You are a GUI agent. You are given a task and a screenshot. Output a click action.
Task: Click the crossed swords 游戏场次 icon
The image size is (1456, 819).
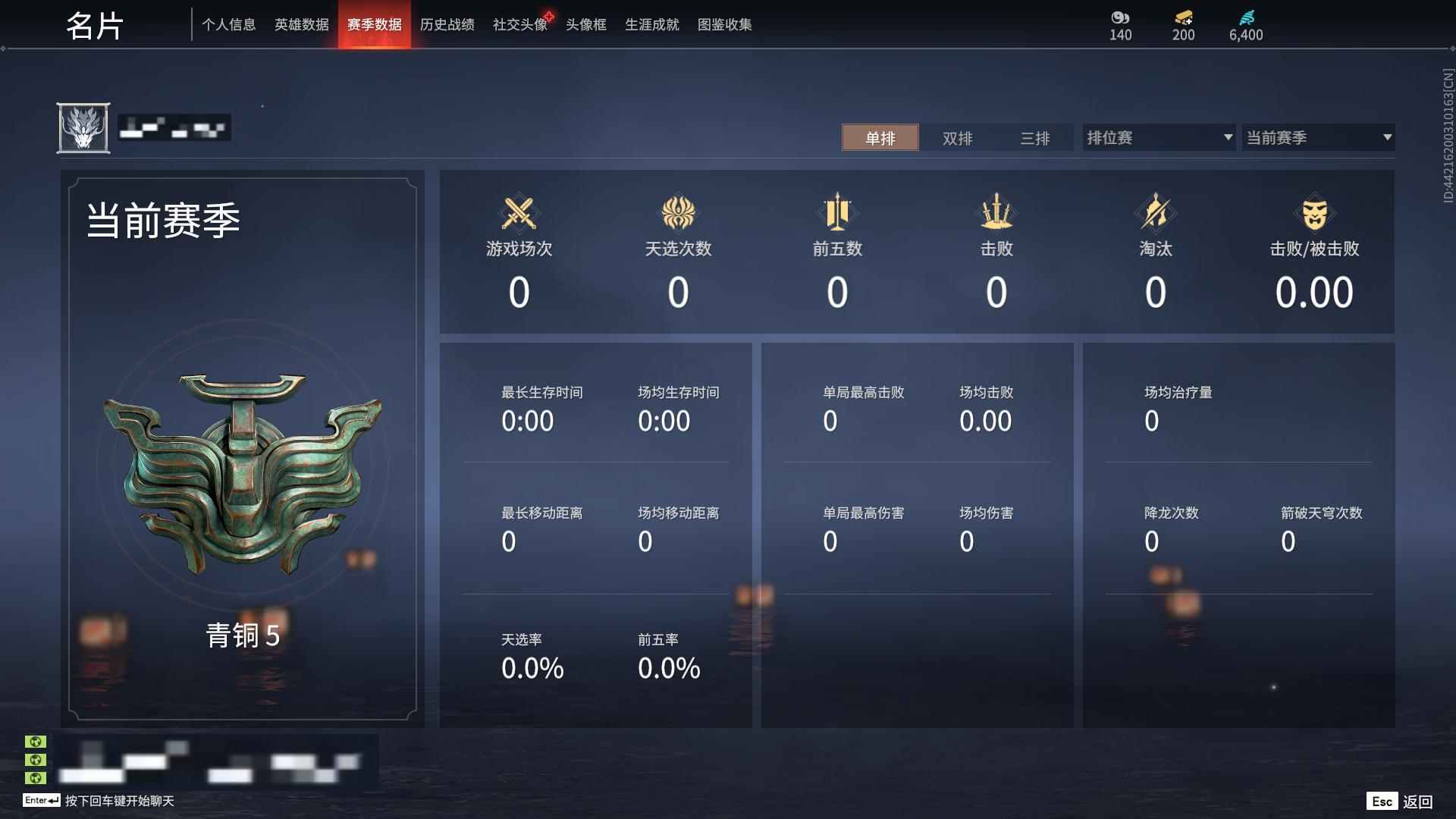(518, 214)
